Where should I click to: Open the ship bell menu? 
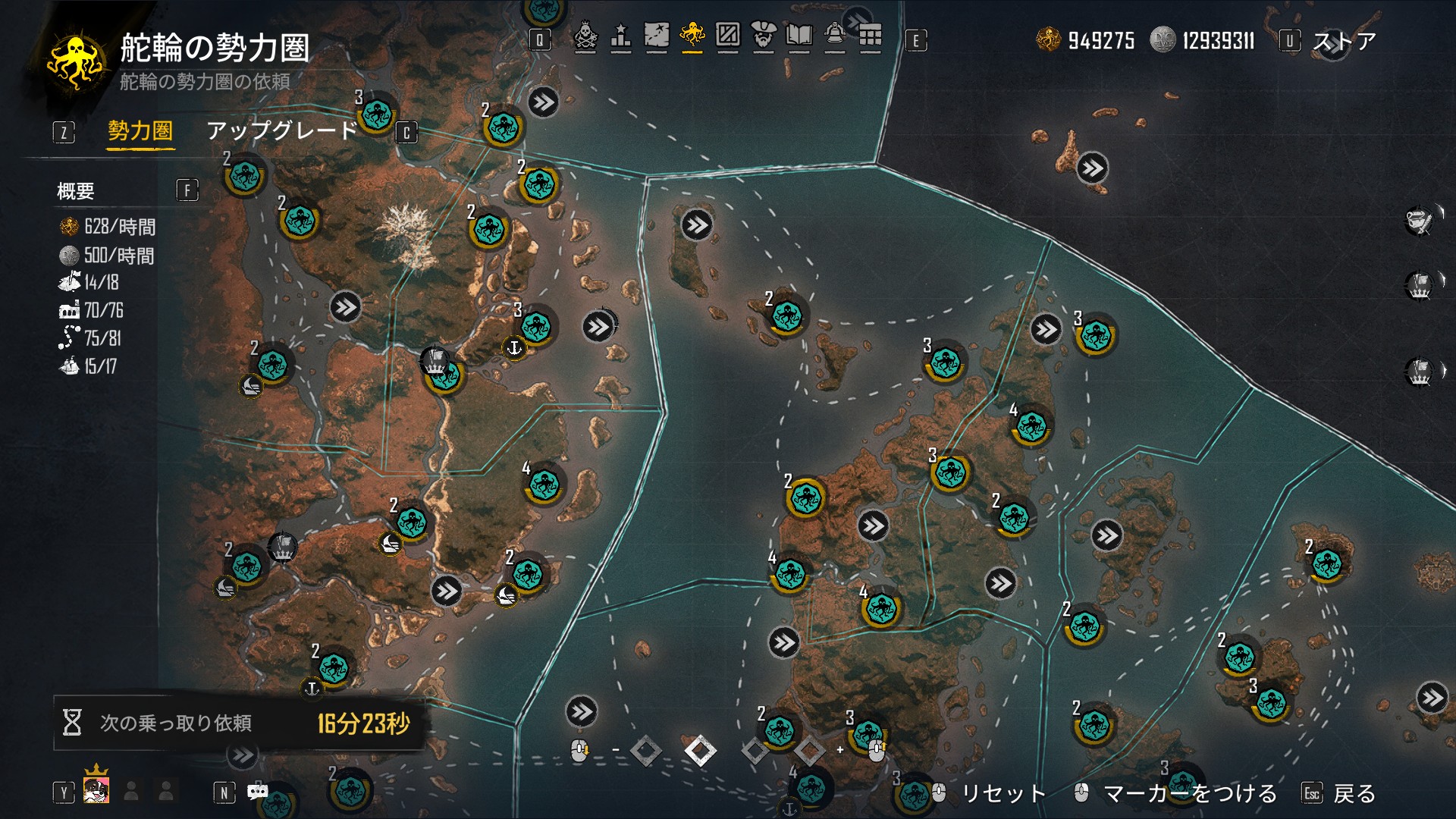pos(834,36)
